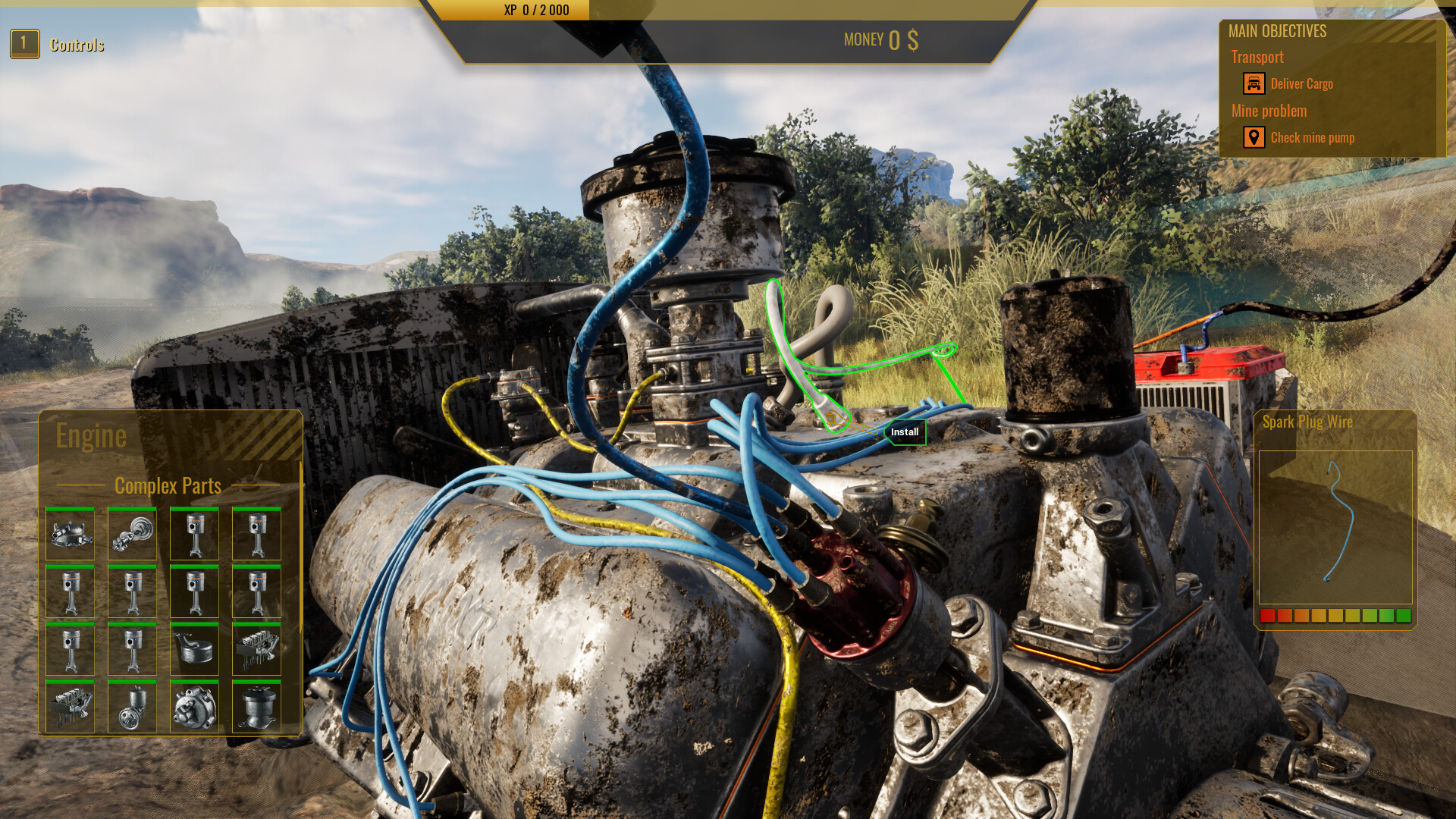Click the Deliver Cargo truck icon

(1254, 83)
